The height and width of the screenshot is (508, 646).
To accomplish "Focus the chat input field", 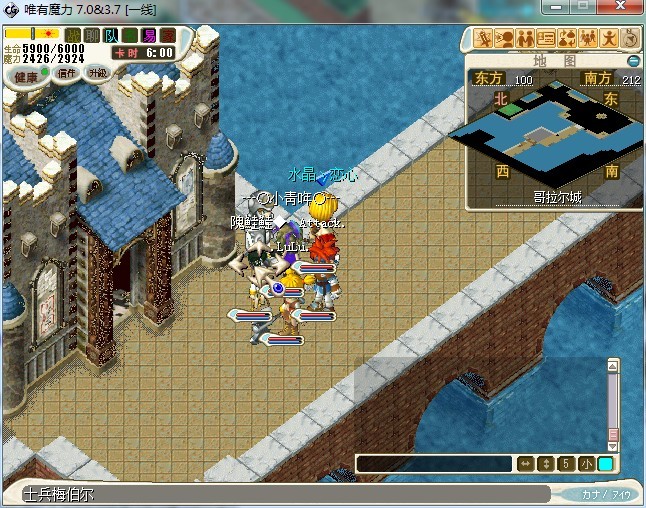I will coord(433,464).
